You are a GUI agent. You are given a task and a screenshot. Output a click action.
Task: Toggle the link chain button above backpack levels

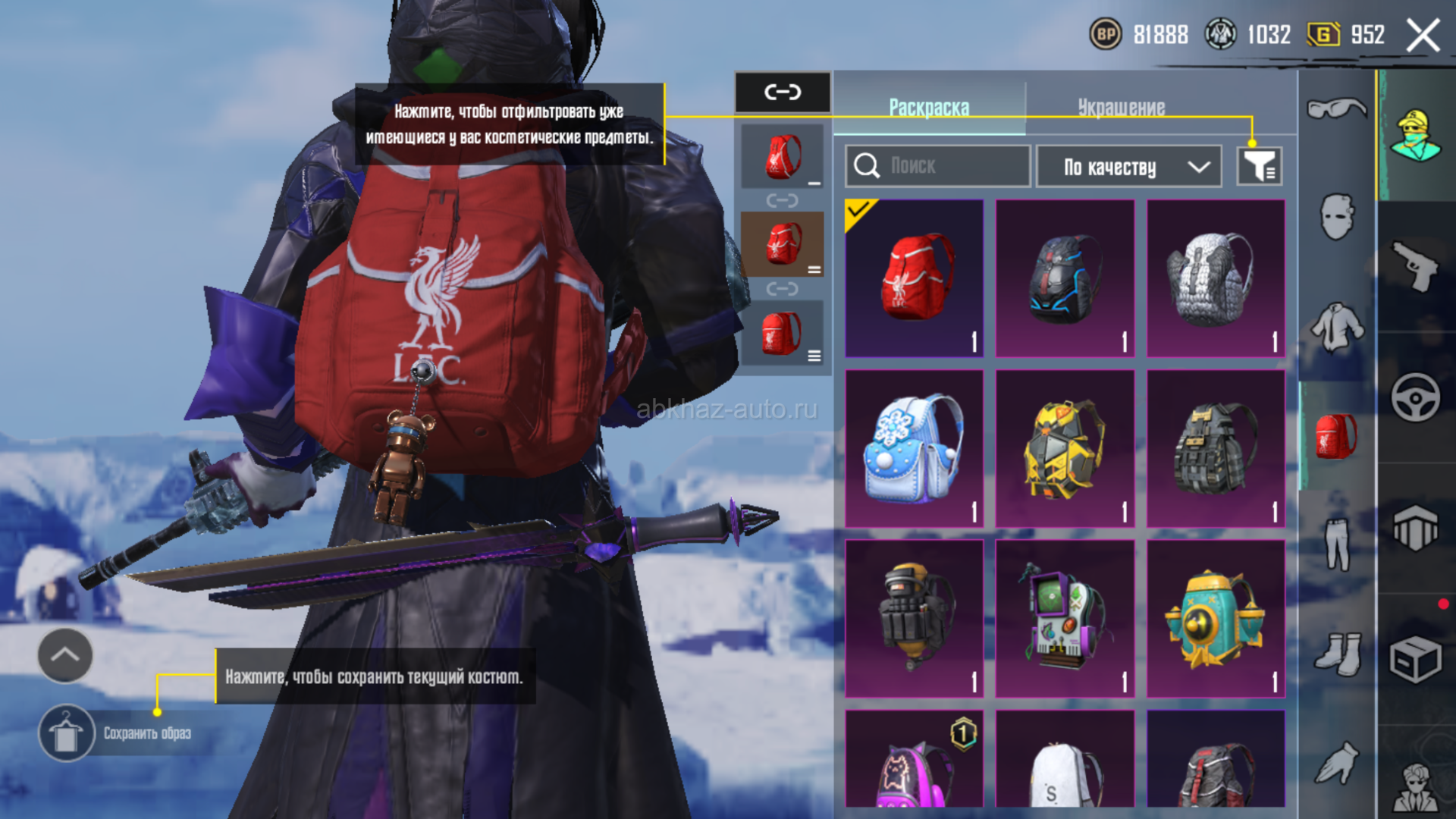783,93
